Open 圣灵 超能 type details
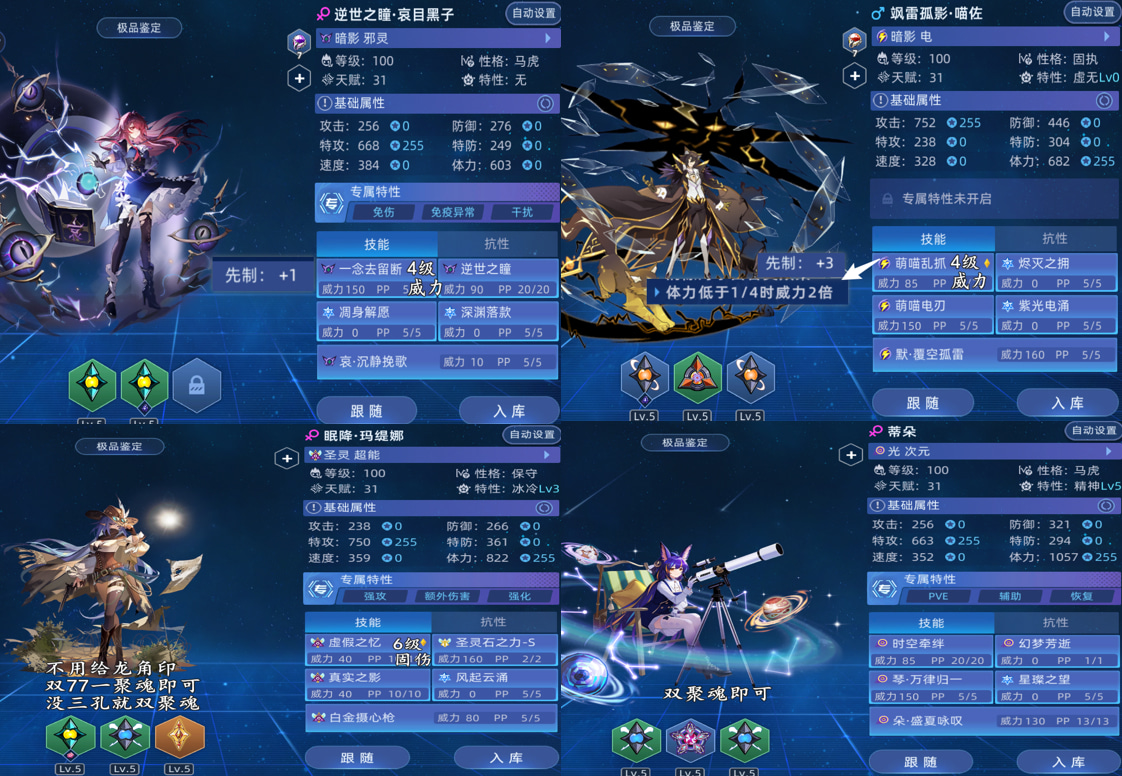This screenshot has height=776, width=1122. coord(431,455)
